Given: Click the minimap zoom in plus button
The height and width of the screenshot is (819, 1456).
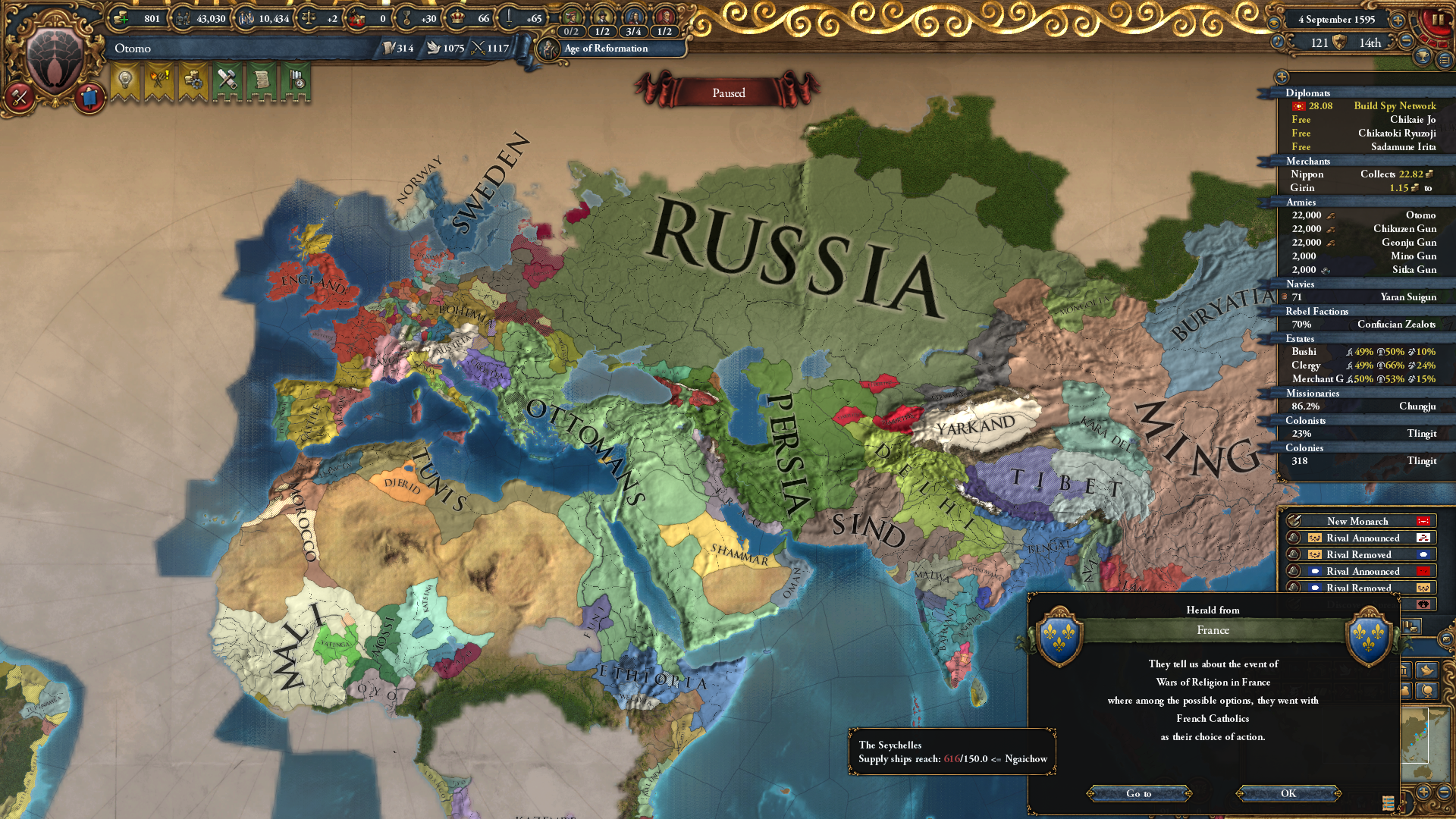Looking at the screenshot, I should coord(1423,792).
